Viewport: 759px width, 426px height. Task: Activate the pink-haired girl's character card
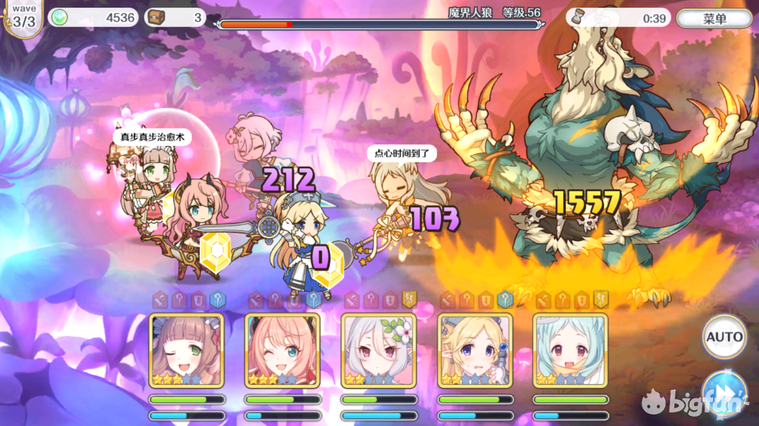(x=283, y=350)
